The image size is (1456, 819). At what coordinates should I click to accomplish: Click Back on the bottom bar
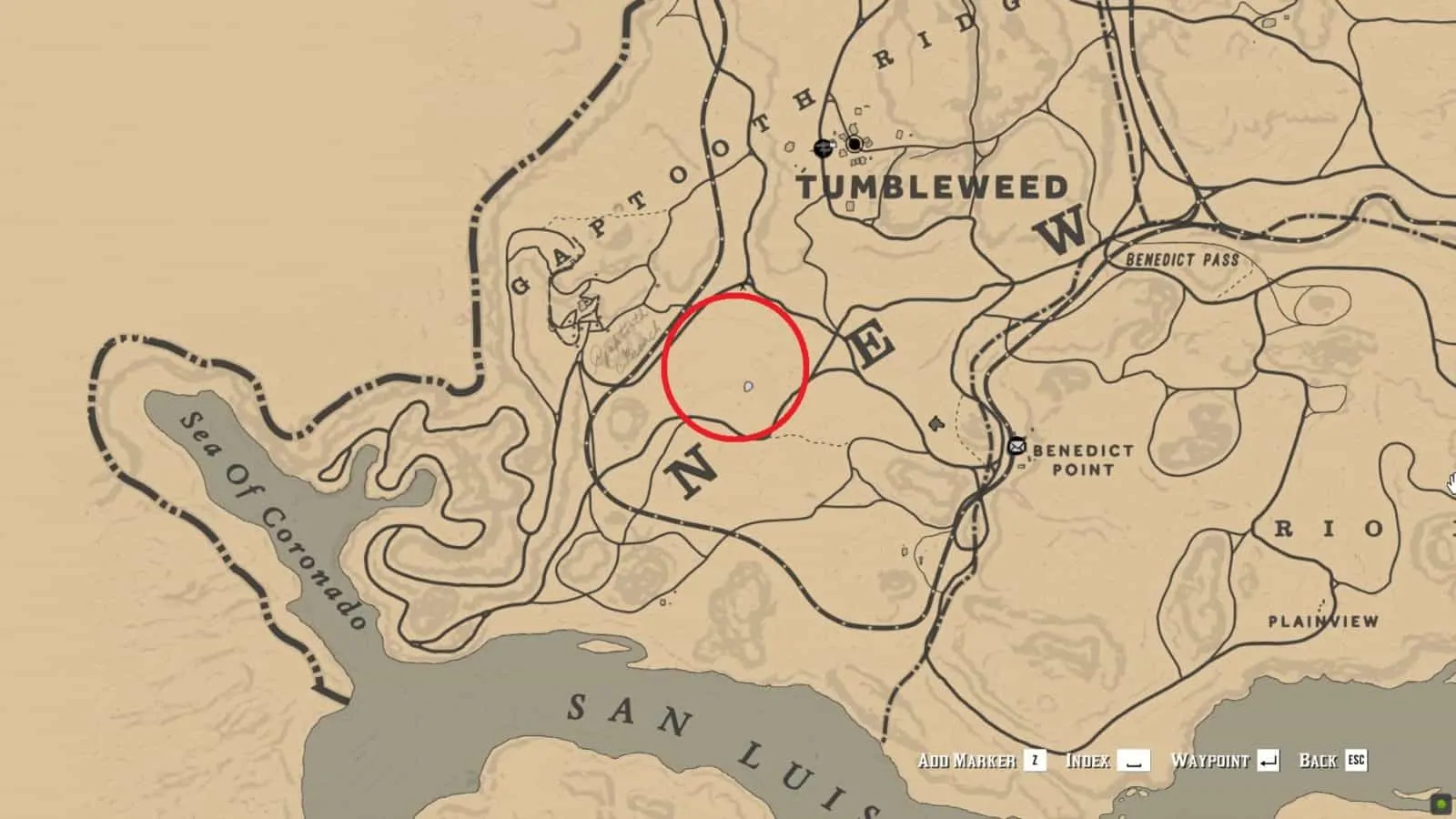(x=1318, y=762)
